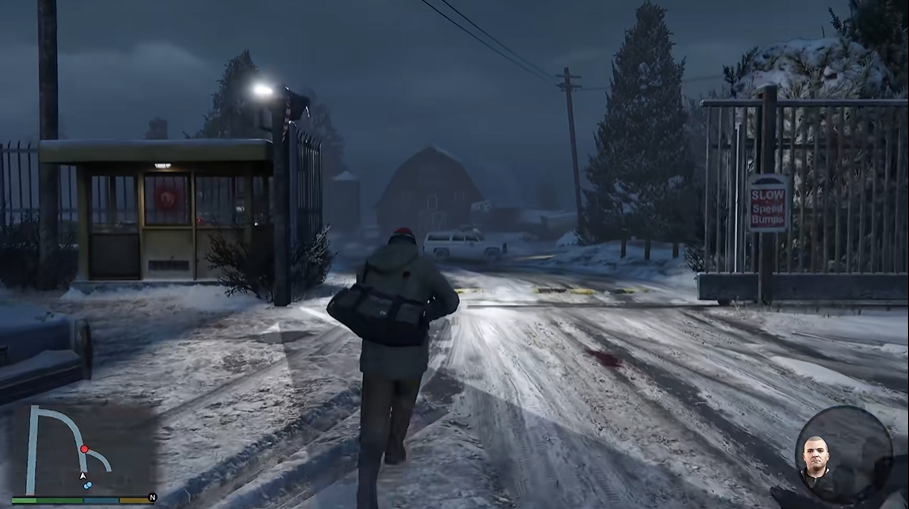Select the red blip on the minimap
This screenshot has width=909, height=509.
(84, 450)
